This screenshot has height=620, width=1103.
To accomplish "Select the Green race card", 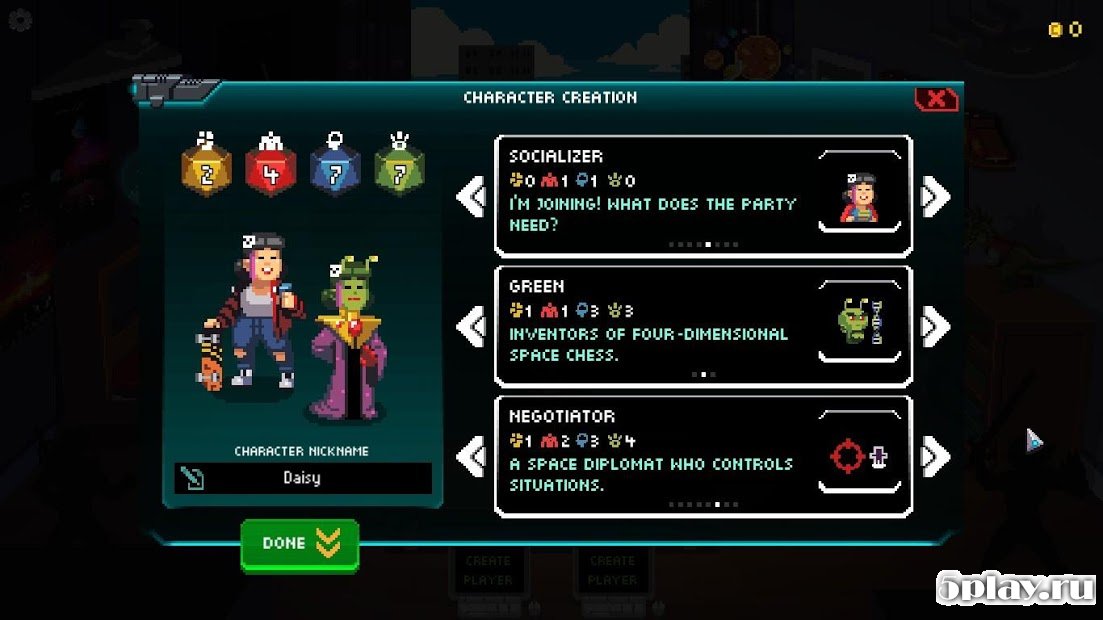I will tap(703, 326).
